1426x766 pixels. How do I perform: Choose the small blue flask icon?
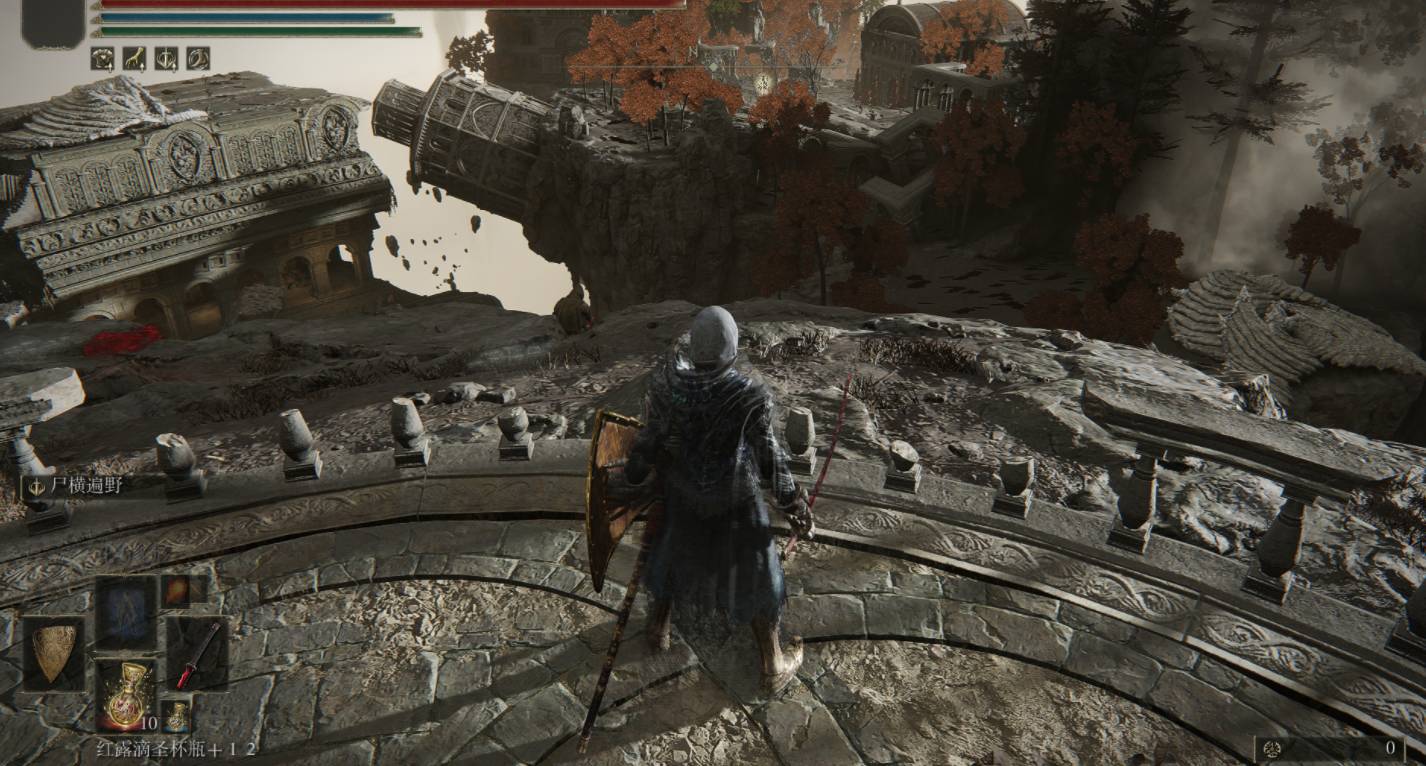[x=177, y=715]
